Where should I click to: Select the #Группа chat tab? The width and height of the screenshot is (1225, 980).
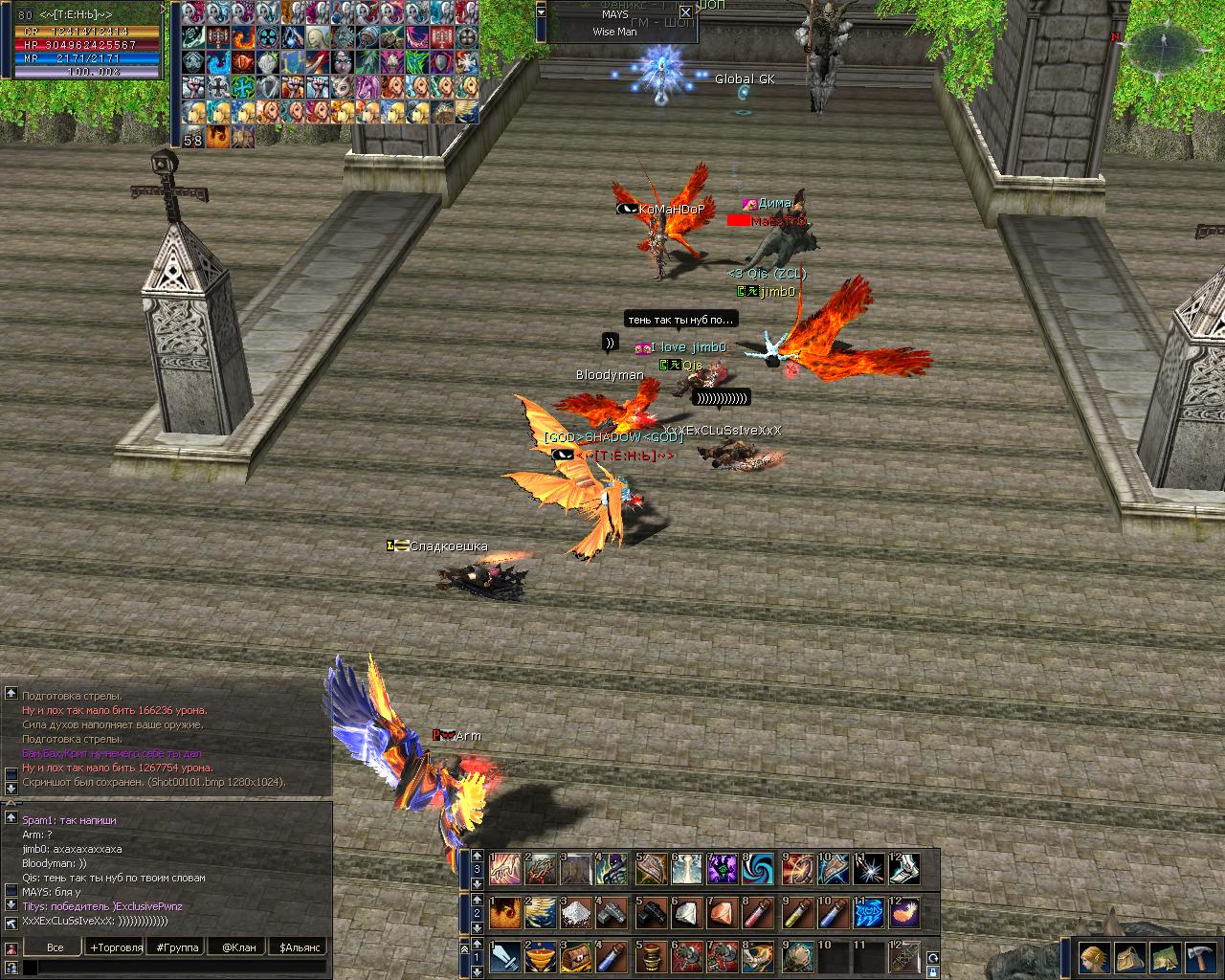pyautogui.click(x=177, y=947)
